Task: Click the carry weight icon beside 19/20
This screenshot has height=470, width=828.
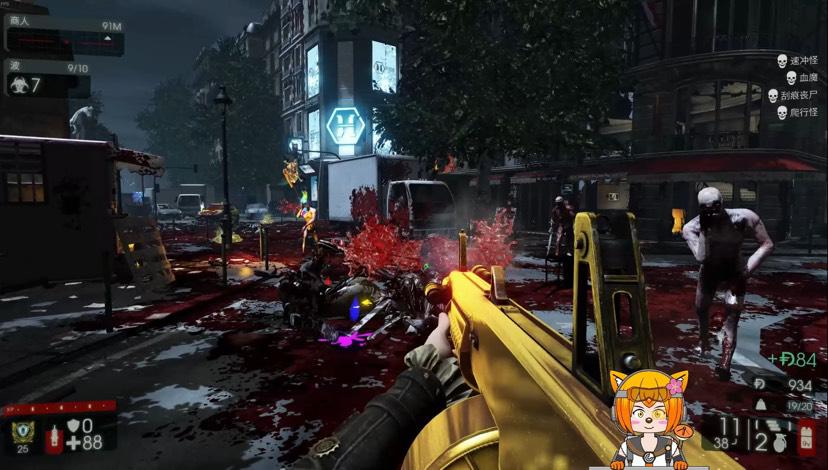Action: pos(759,405)
